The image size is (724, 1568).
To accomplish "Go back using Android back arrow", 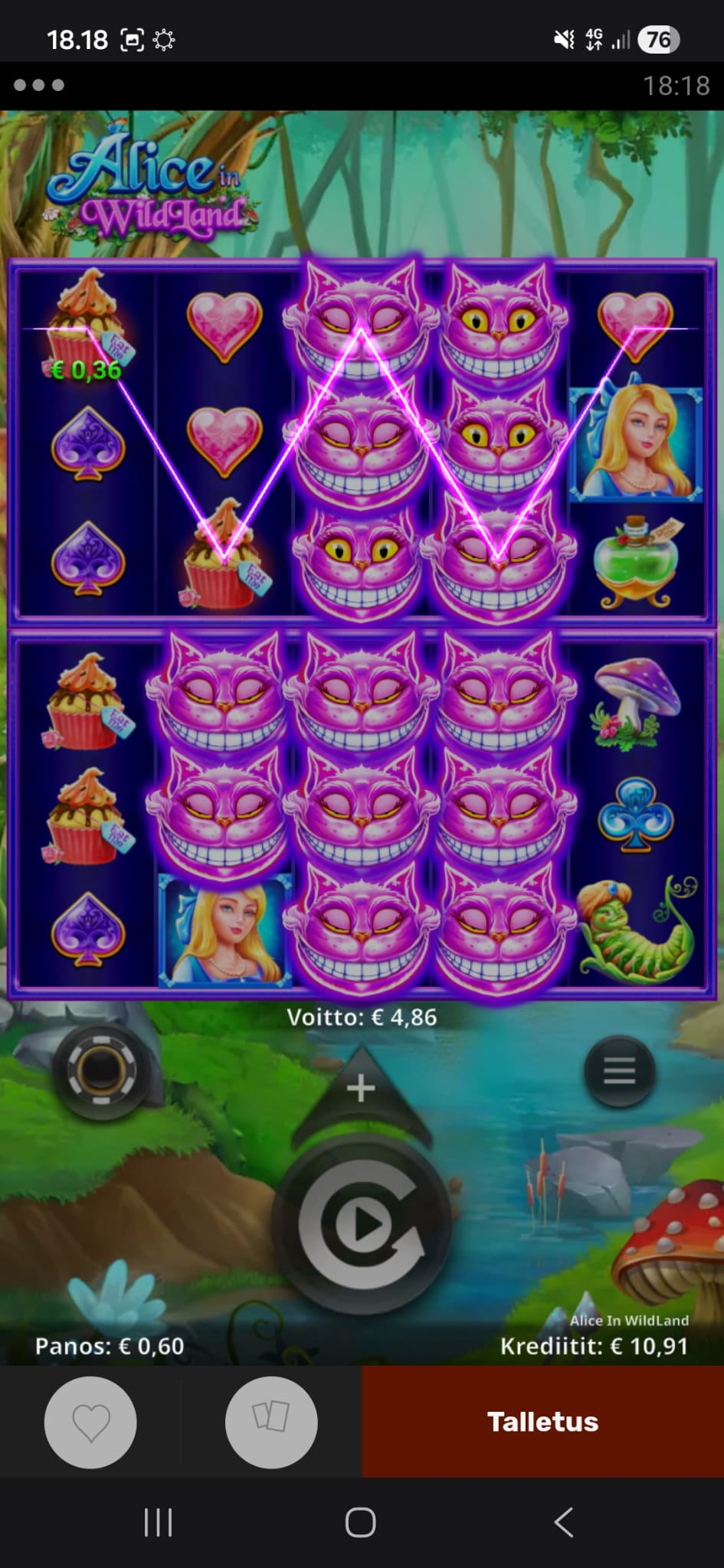I will pos(564,1523).
